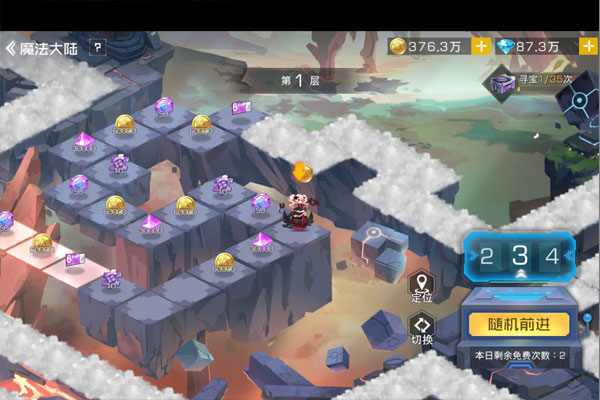Tap the 定位 locate button

click(422, 286)
